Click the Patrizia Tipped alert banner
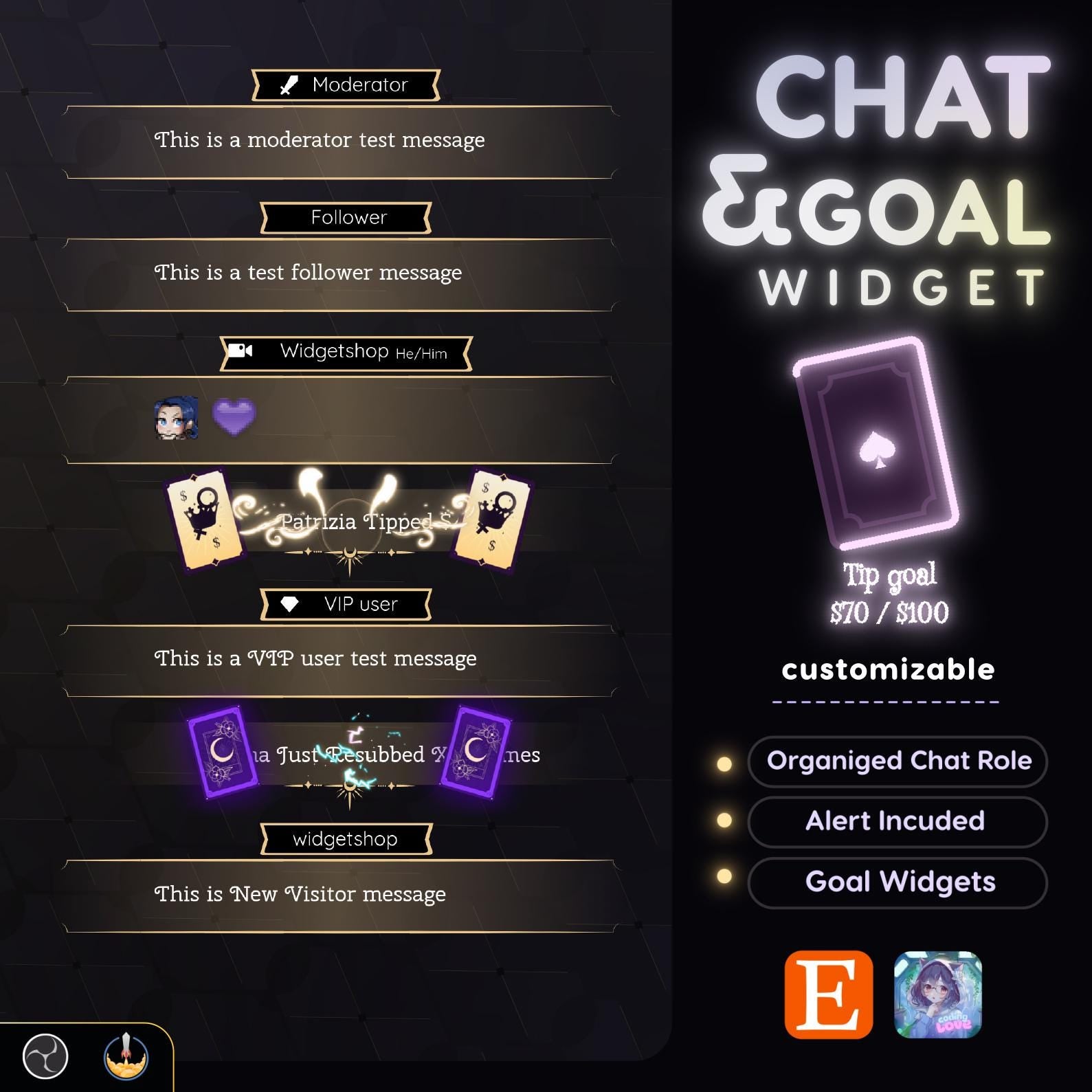The height and width of the screenshot is (1092, 1092). point(348,522)
